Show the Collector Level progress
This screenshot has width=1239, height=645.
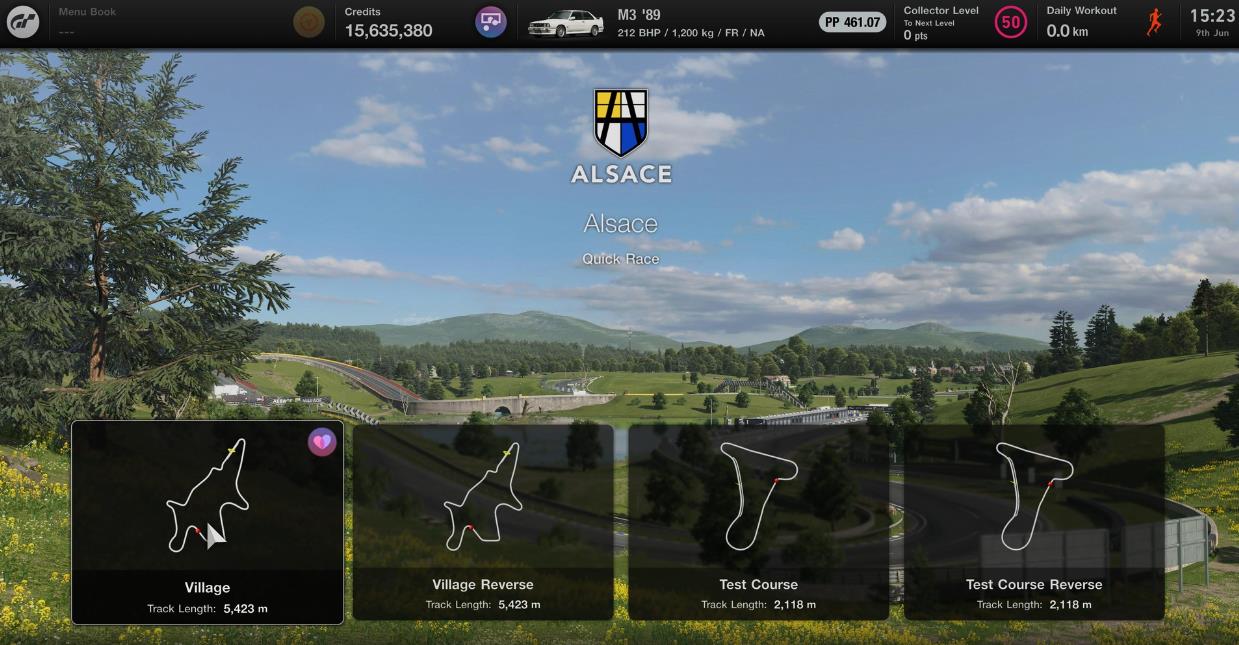tap(964, 22)
